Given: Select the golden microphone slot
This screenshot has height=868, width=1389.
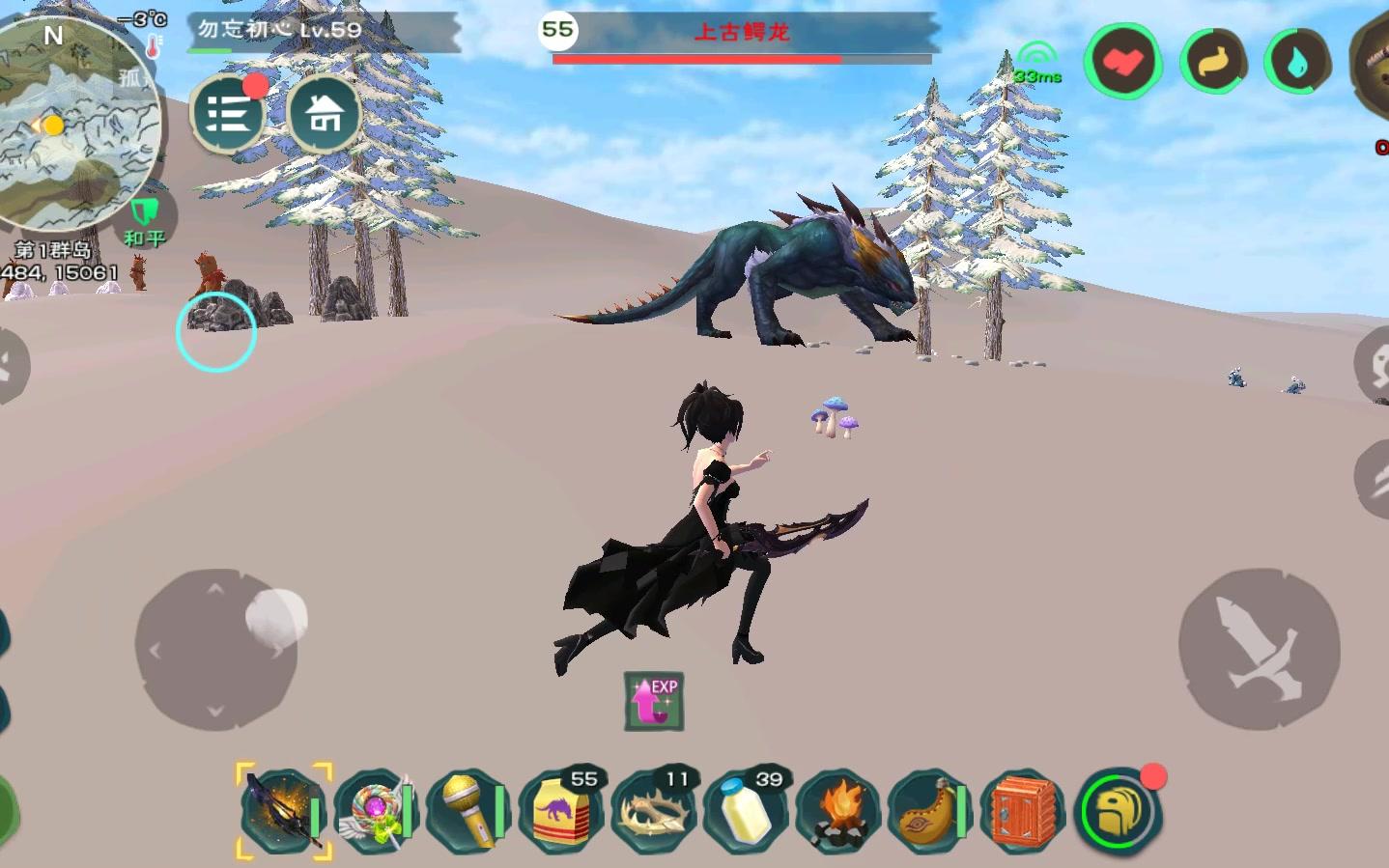Looking at the screenshot, I should [468, 812].
